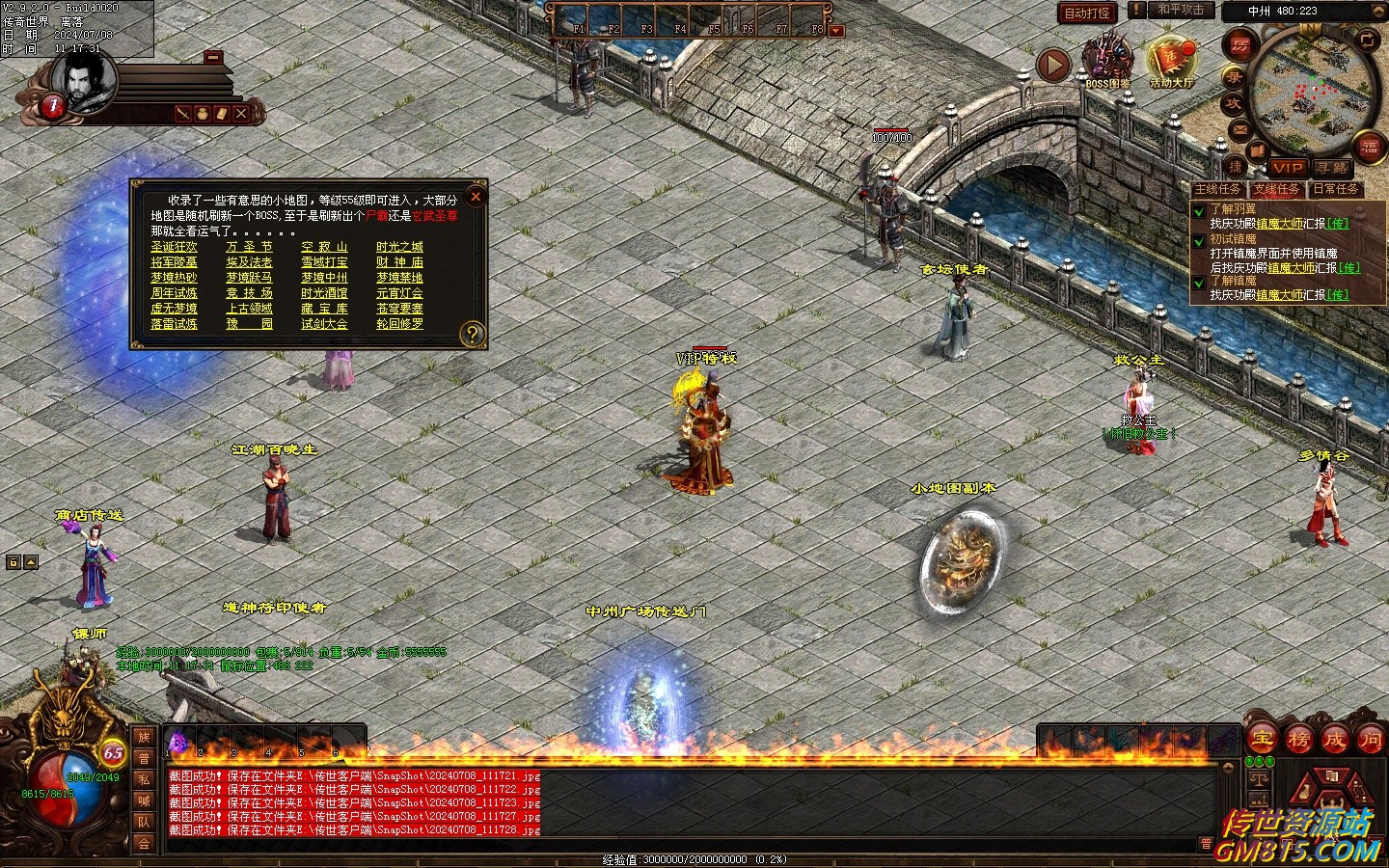Screen dimensions: 1389x868
Task: Open the BOSS图鉴 icon
Action: (x=1107, y=60)
